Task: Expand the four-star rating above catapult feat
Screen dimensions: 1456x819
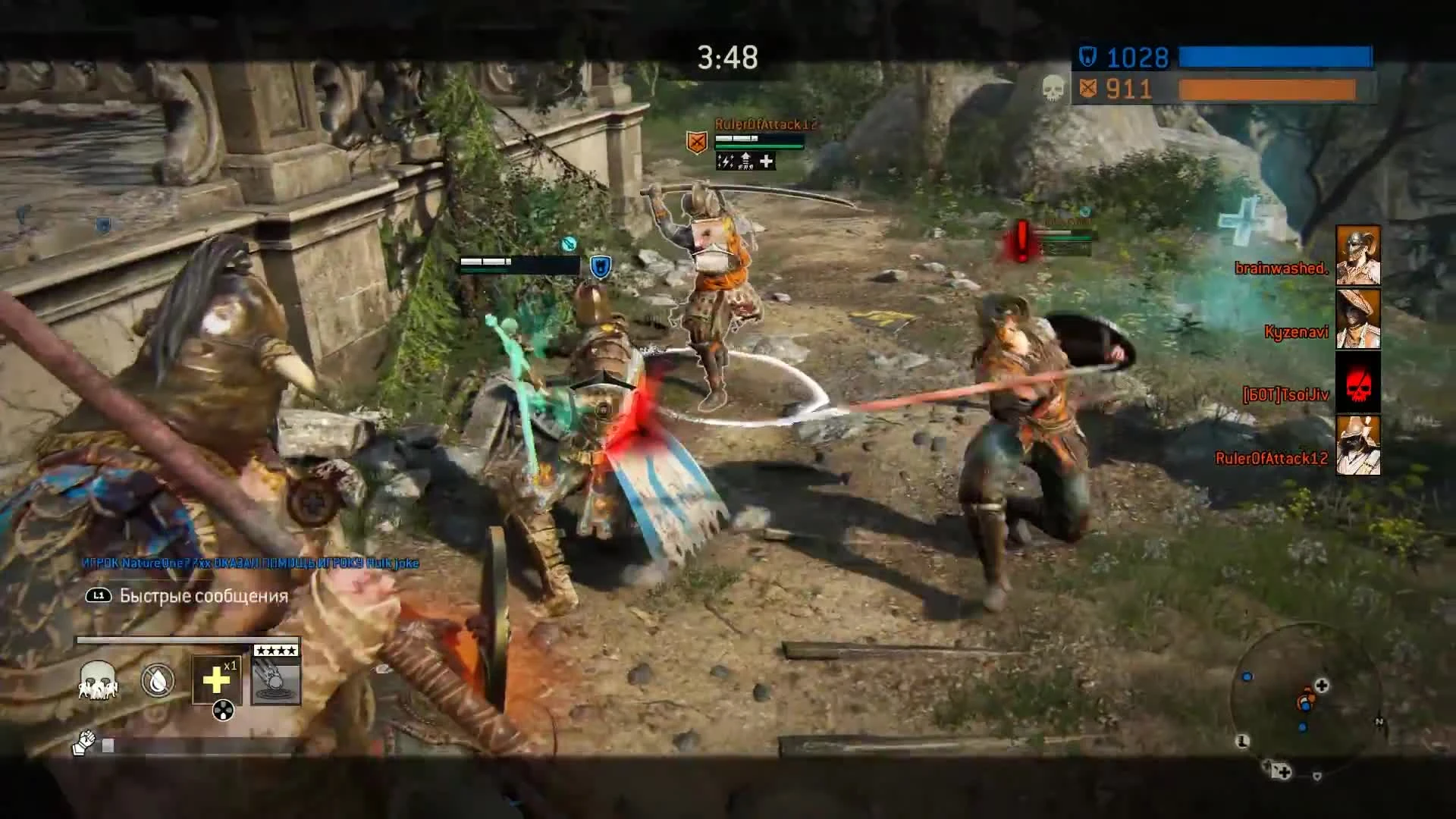Action: (x=275, y=649)
